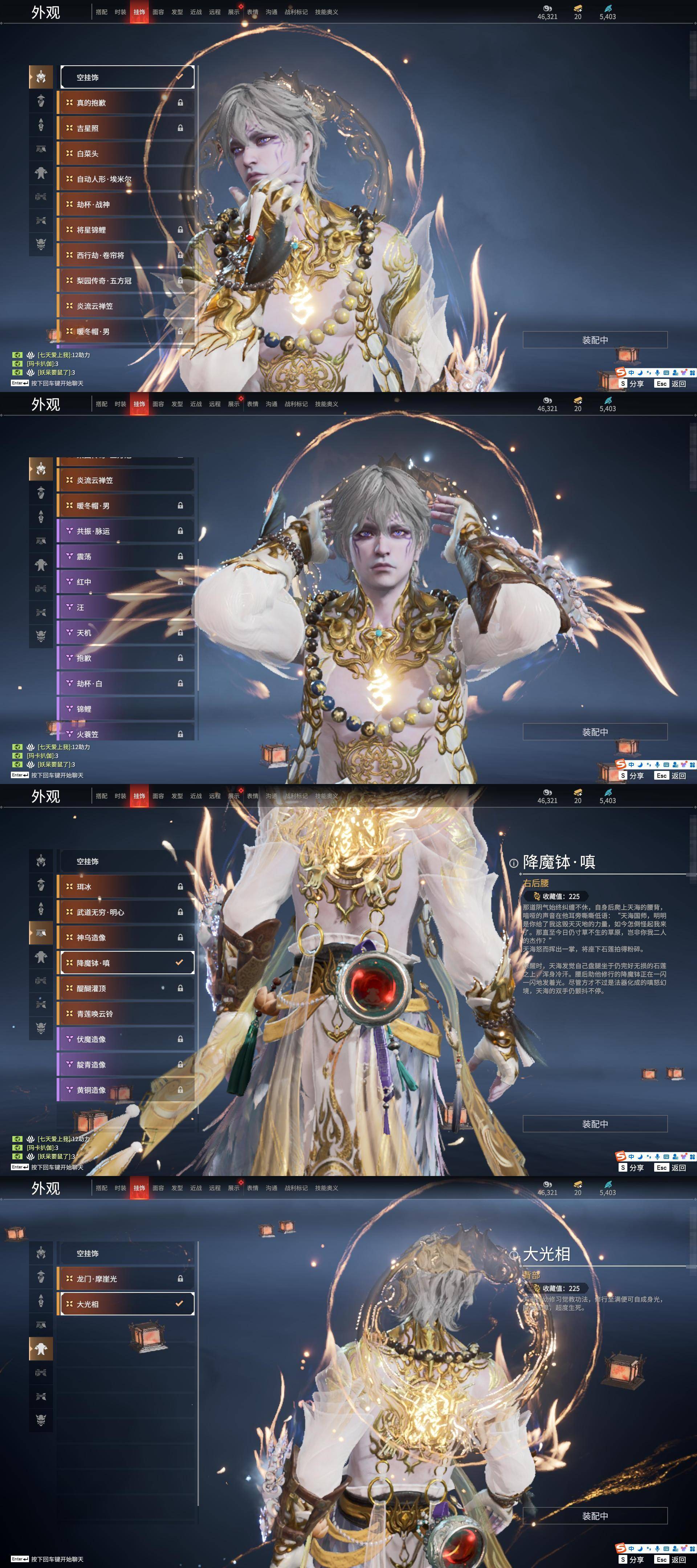Image resolution: width=697 pixels, height=1568 pixels.
Task: Select the 劫杯·白 entry
Action: click(127, 683)
